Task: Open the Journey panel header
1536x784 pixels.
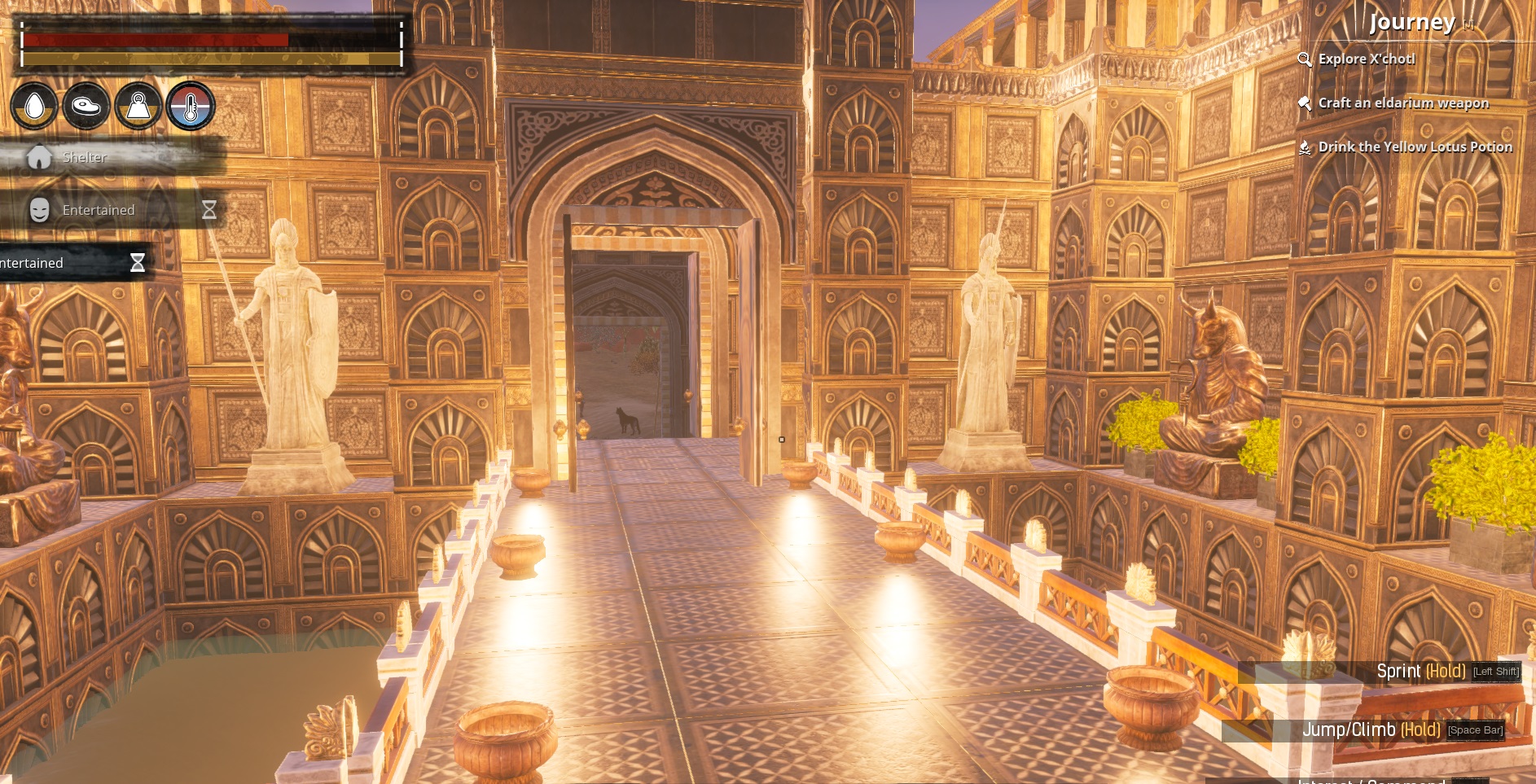Action: click(1411, 22)
